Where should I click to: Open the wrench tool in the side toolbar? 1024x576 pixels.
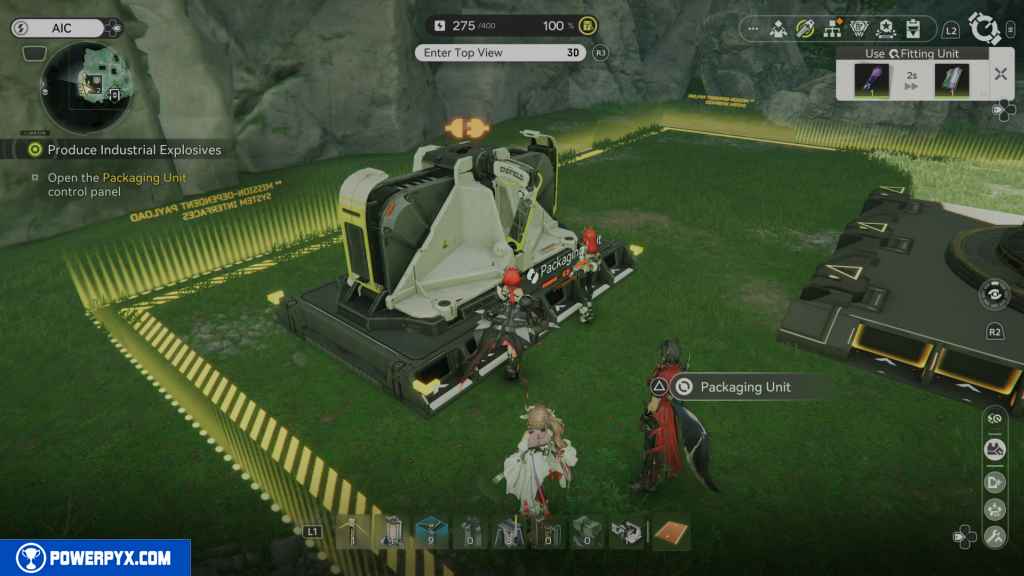pyautogui.click(x=994, y=538)
